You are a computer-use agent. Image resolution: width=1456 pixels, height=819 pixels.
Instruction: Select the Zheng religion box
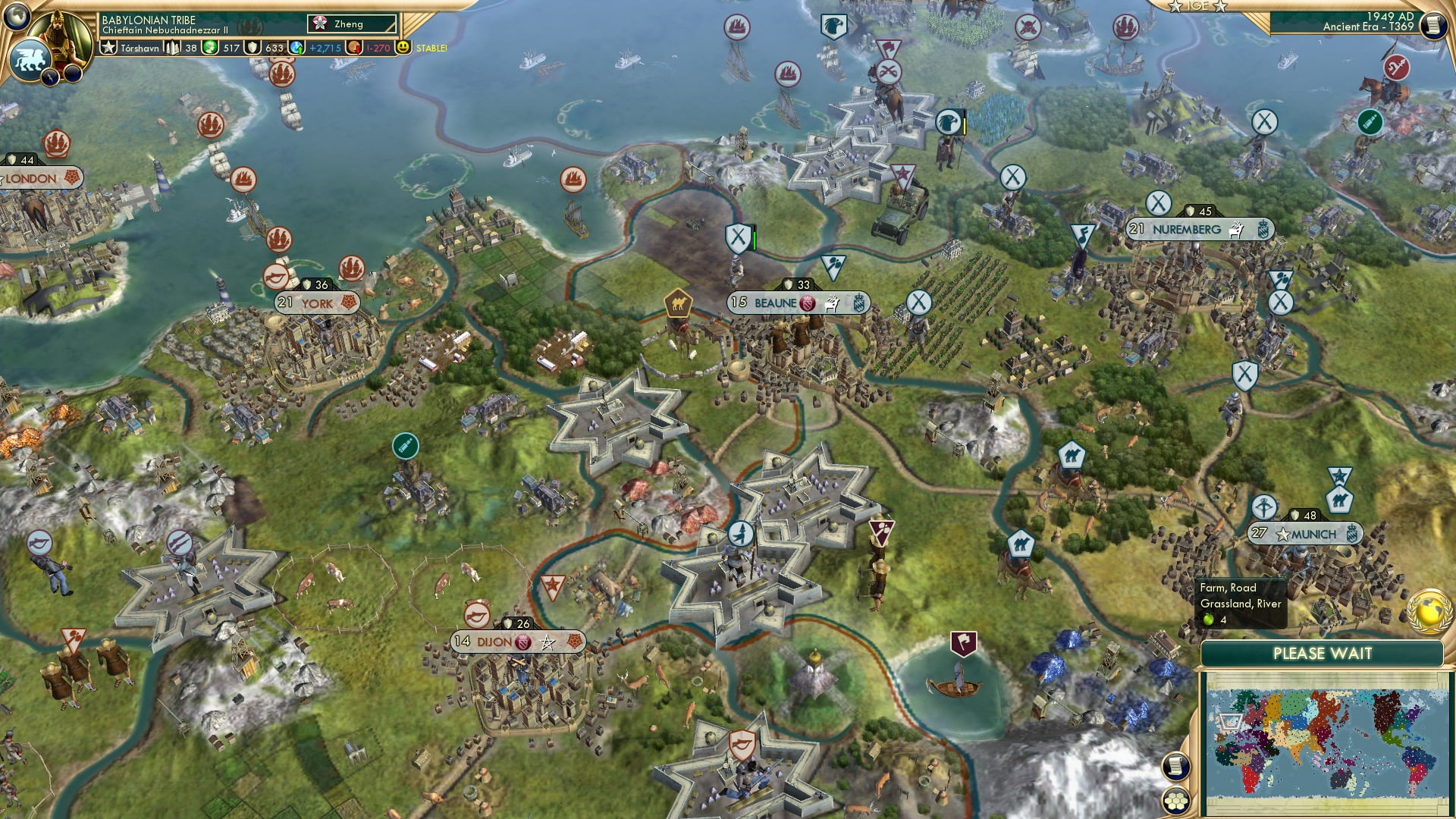coord(352,24)
